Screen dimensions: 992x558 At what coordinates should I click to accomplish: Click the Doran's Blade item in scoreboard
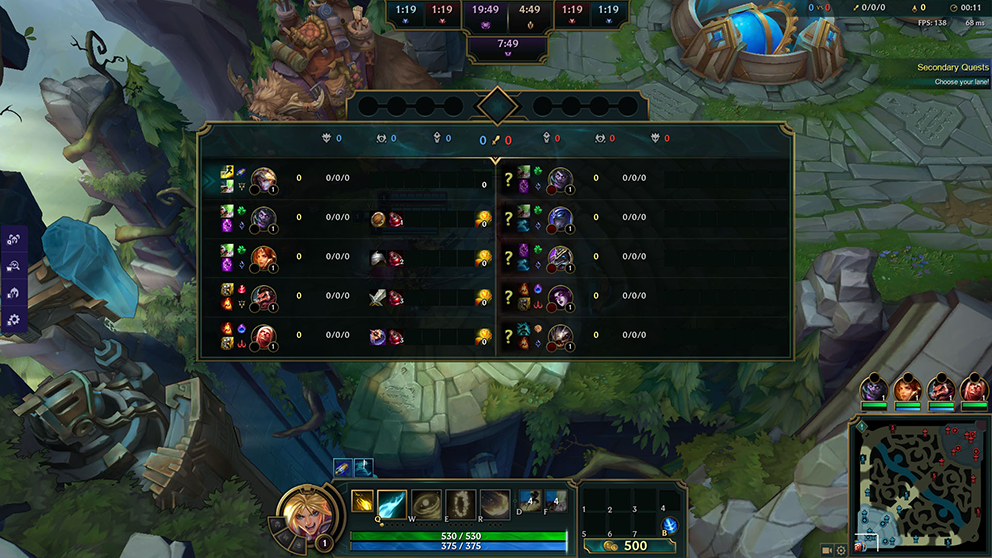tap(378, 296)
